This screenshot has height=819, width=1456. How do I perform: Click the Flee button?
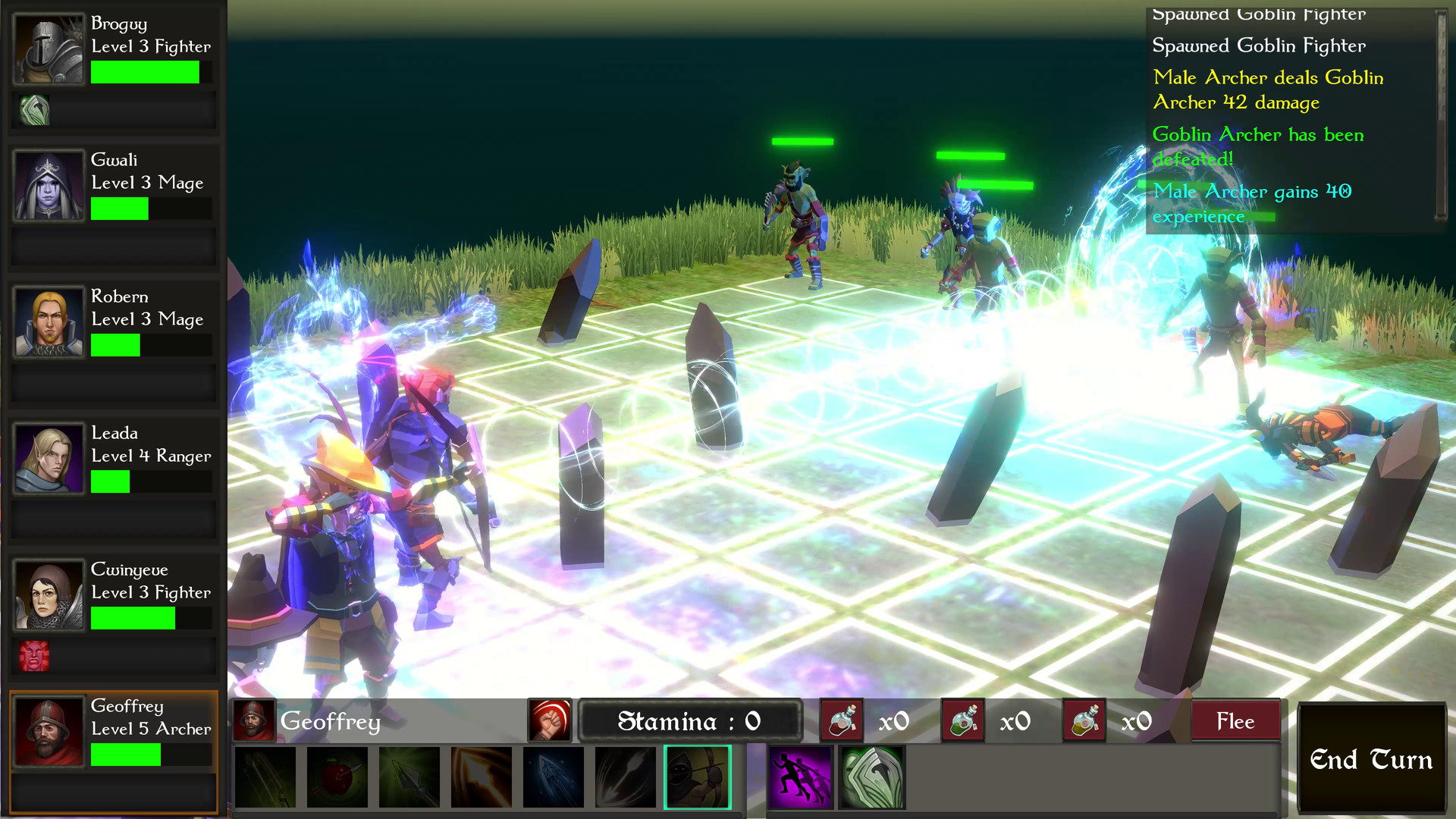(x=1235, y=720)
